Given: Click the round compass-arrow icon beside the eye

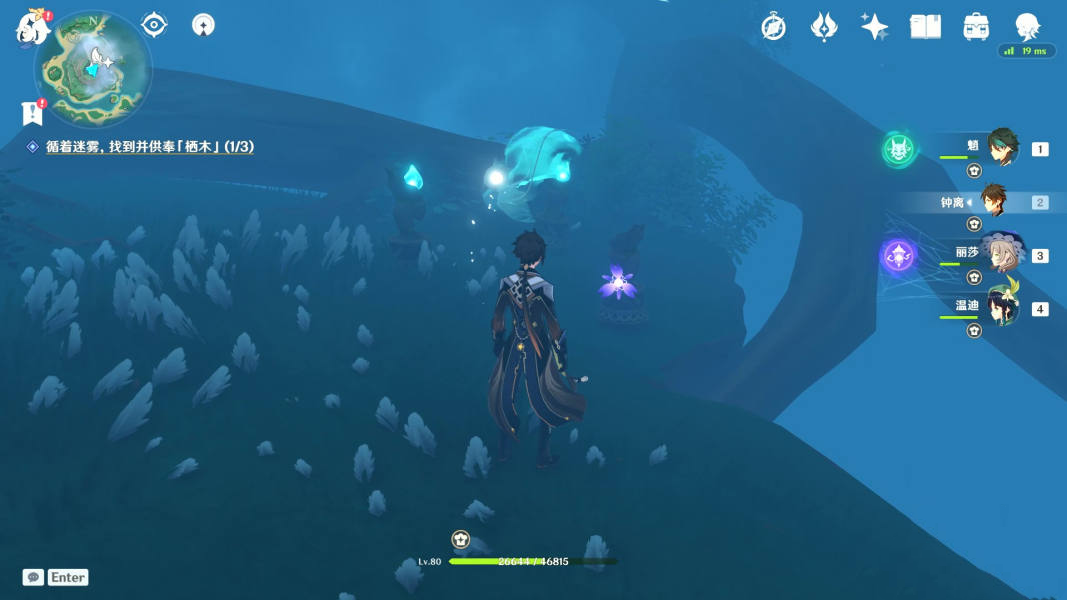Looking at the screenshot, I should 203,24.
